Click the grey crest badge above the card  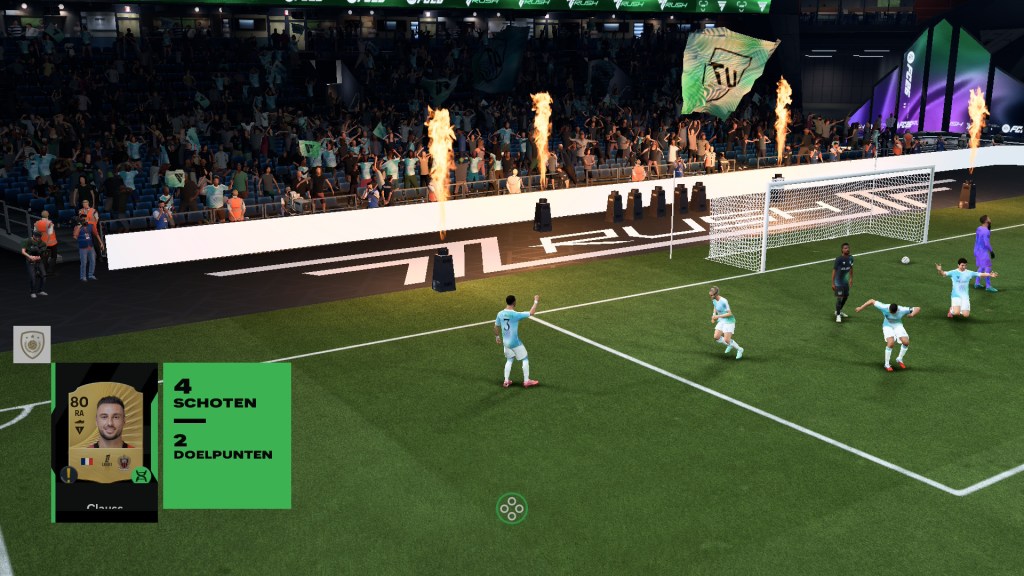(32, 344)
